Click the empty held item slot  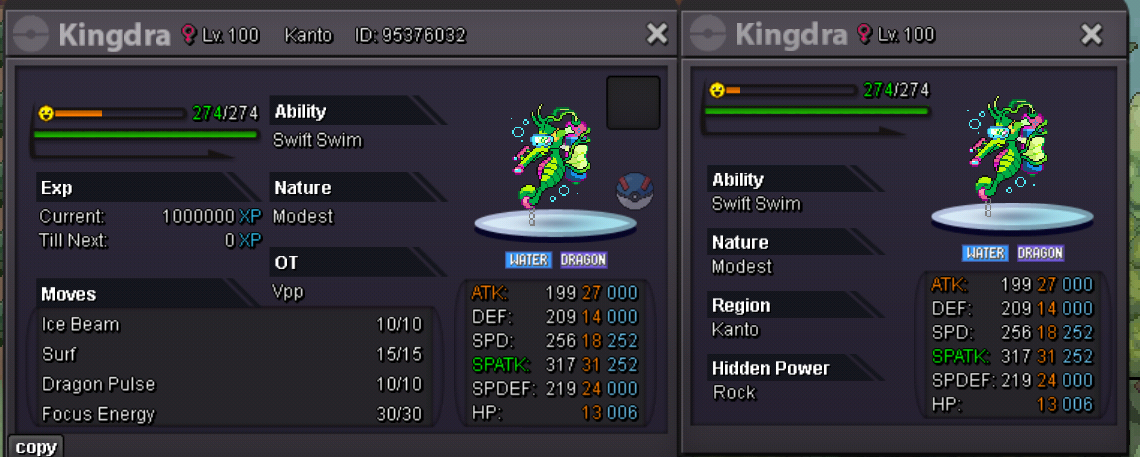click(x=633, y=103)
